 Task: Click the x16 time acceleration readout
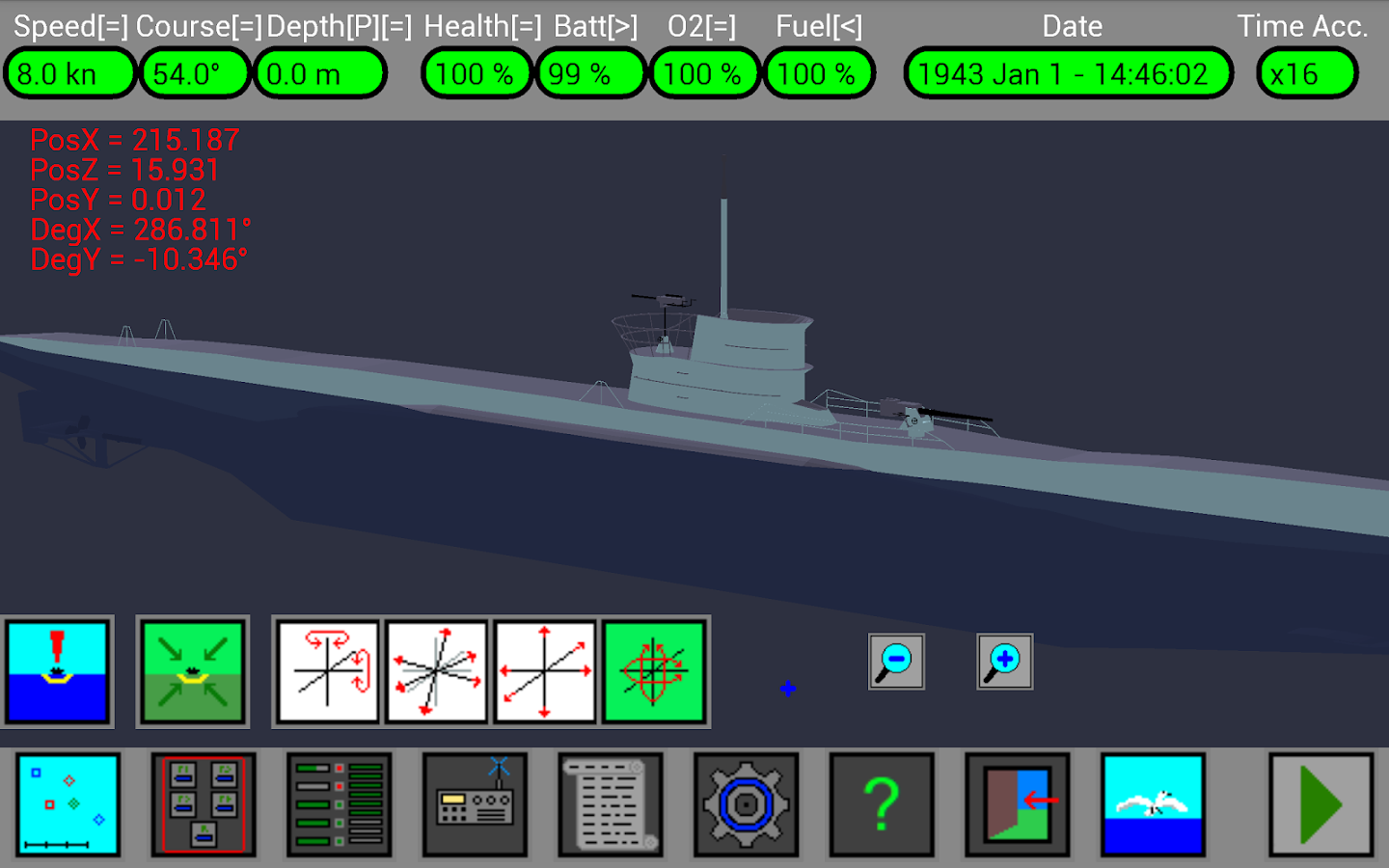click(1306, 72)
